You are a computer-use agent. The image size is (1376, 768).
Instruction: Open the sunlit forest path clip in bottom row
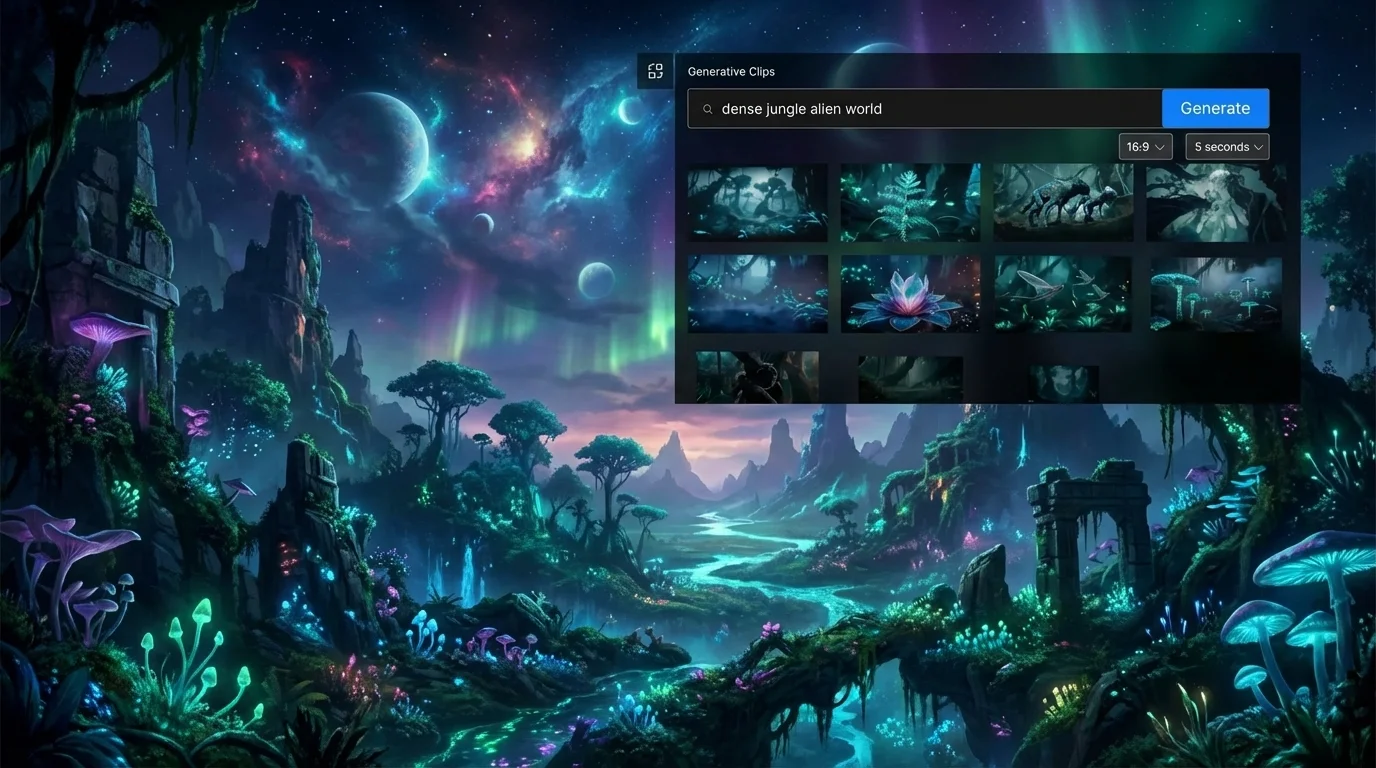(x=910, y=377)
